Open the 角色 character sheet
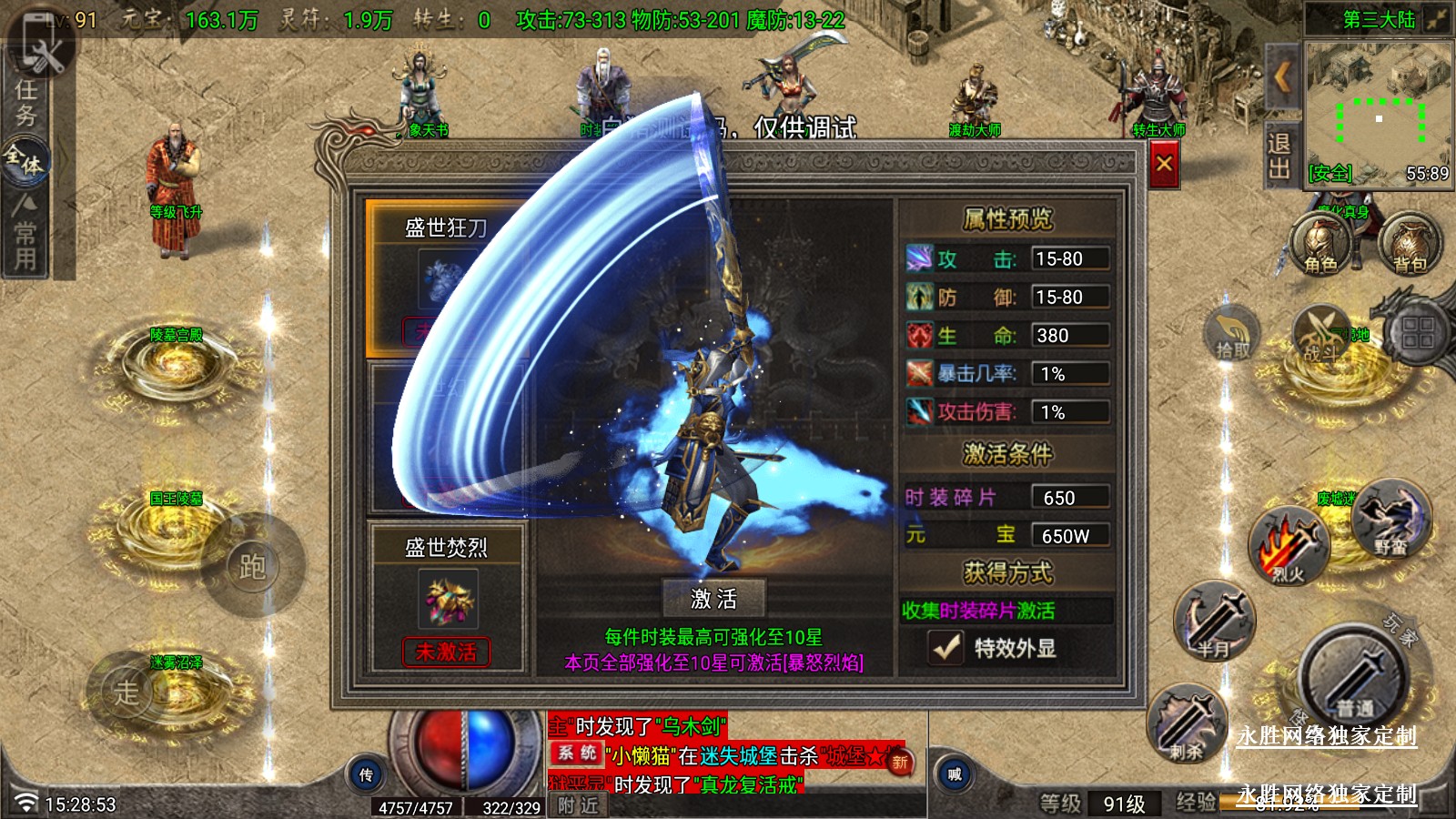 point(1320,246)
